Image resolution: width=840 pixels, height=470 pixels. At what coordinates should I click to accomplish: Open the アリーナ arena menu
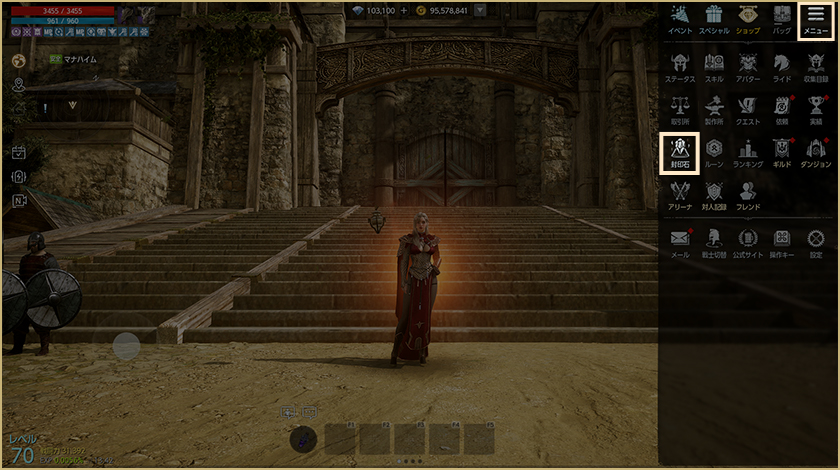tap(680, 194)
